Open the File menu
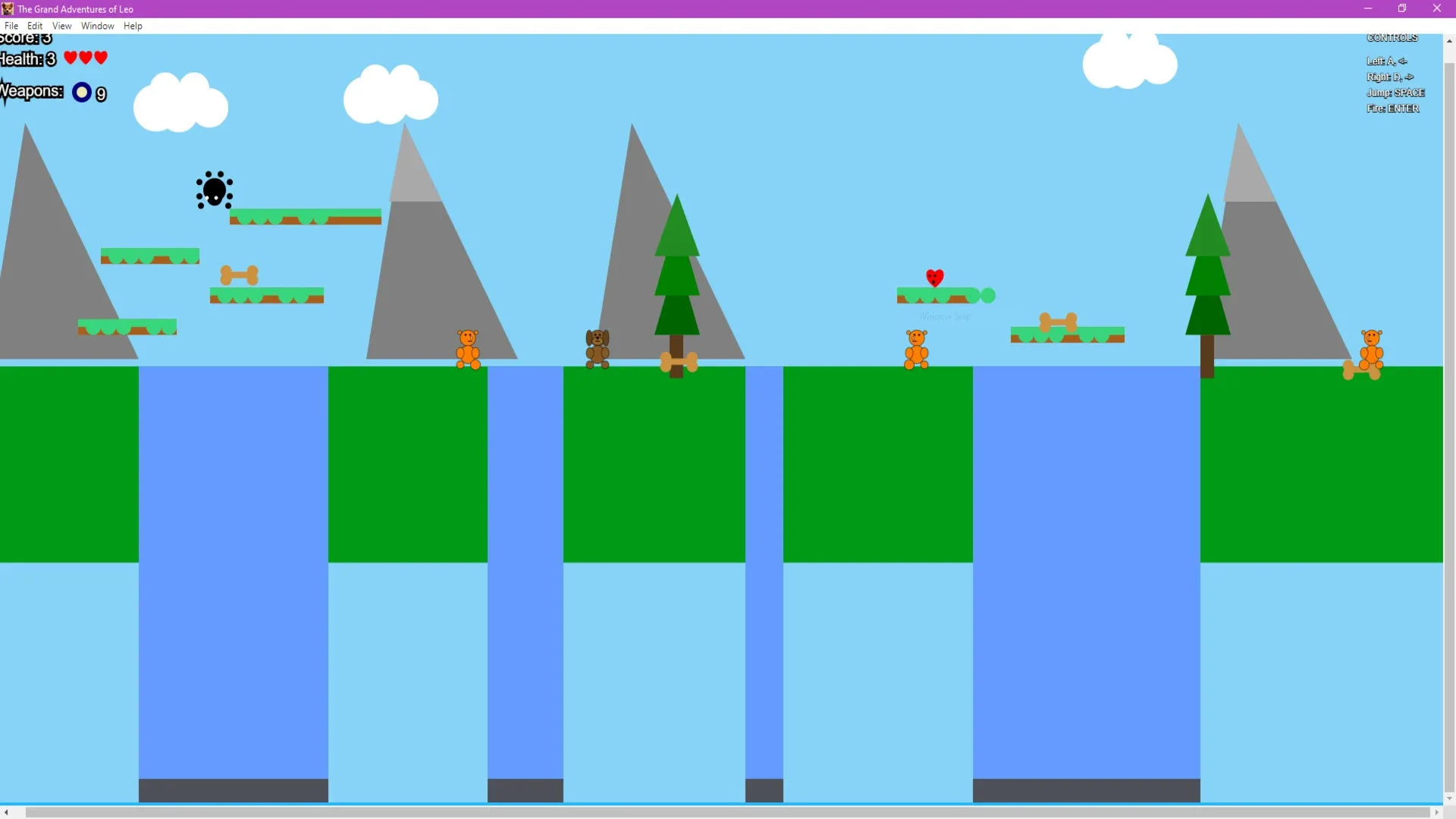Viewport: 1456px width, 819px height. [11, 25]
